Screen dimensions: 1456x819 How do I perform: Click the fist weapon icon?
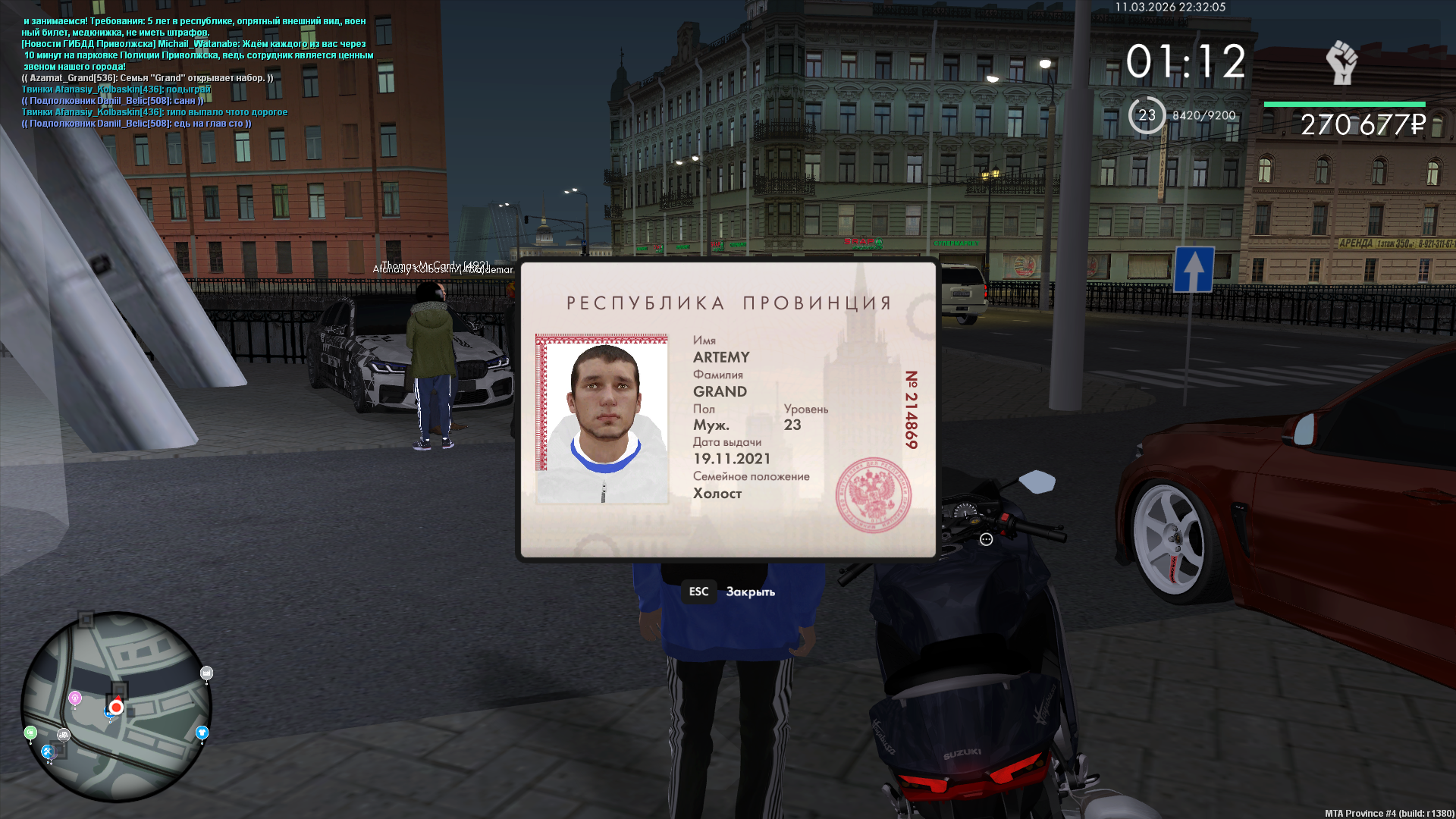tap(1341, 62)
